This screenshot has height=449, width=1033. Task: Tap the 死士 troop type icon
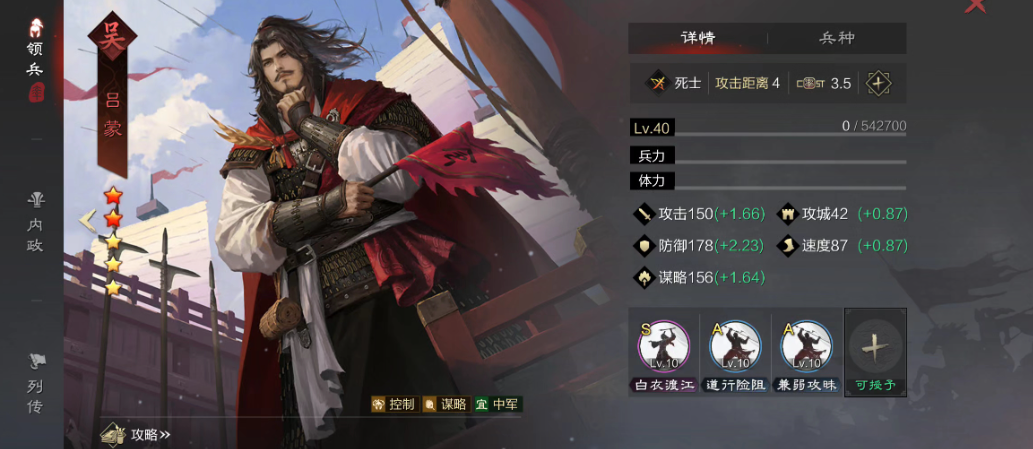pyautogui.click(x=658, y=83)
